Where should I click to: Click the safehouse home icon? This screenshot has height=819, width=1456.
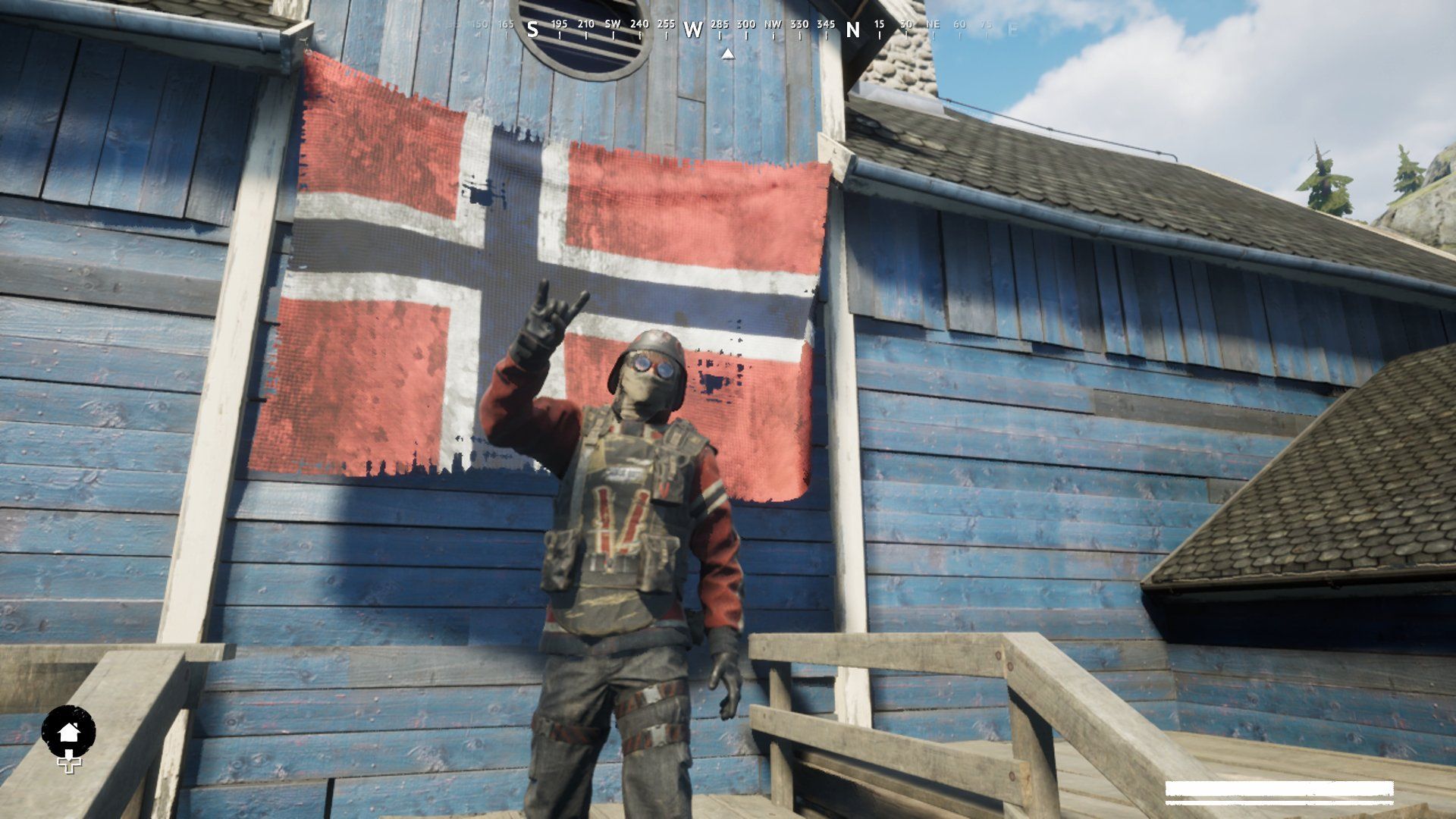coord(68,733)
